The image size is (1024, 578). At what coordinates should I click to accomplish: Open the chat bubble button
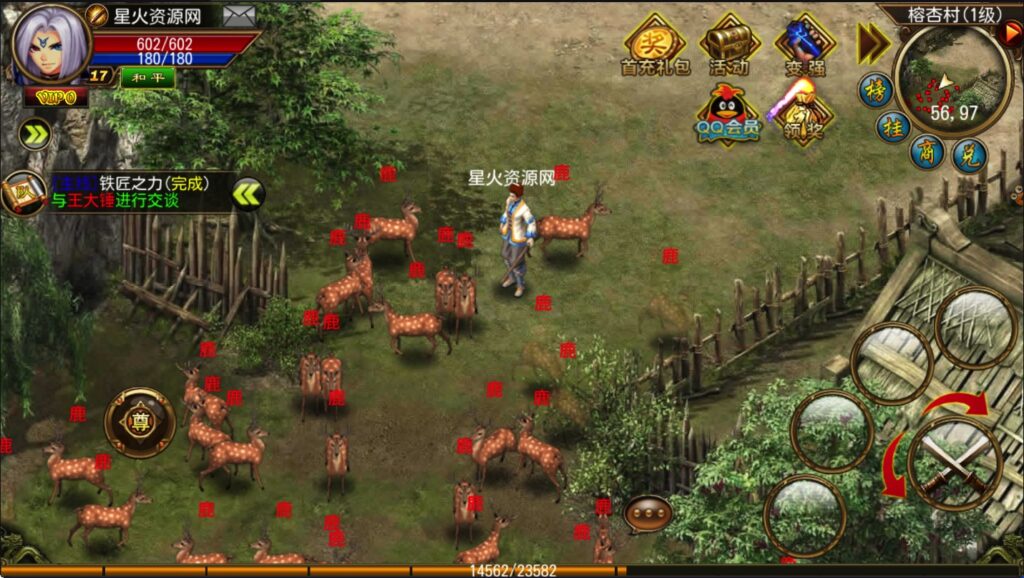[x=647, y=514]
